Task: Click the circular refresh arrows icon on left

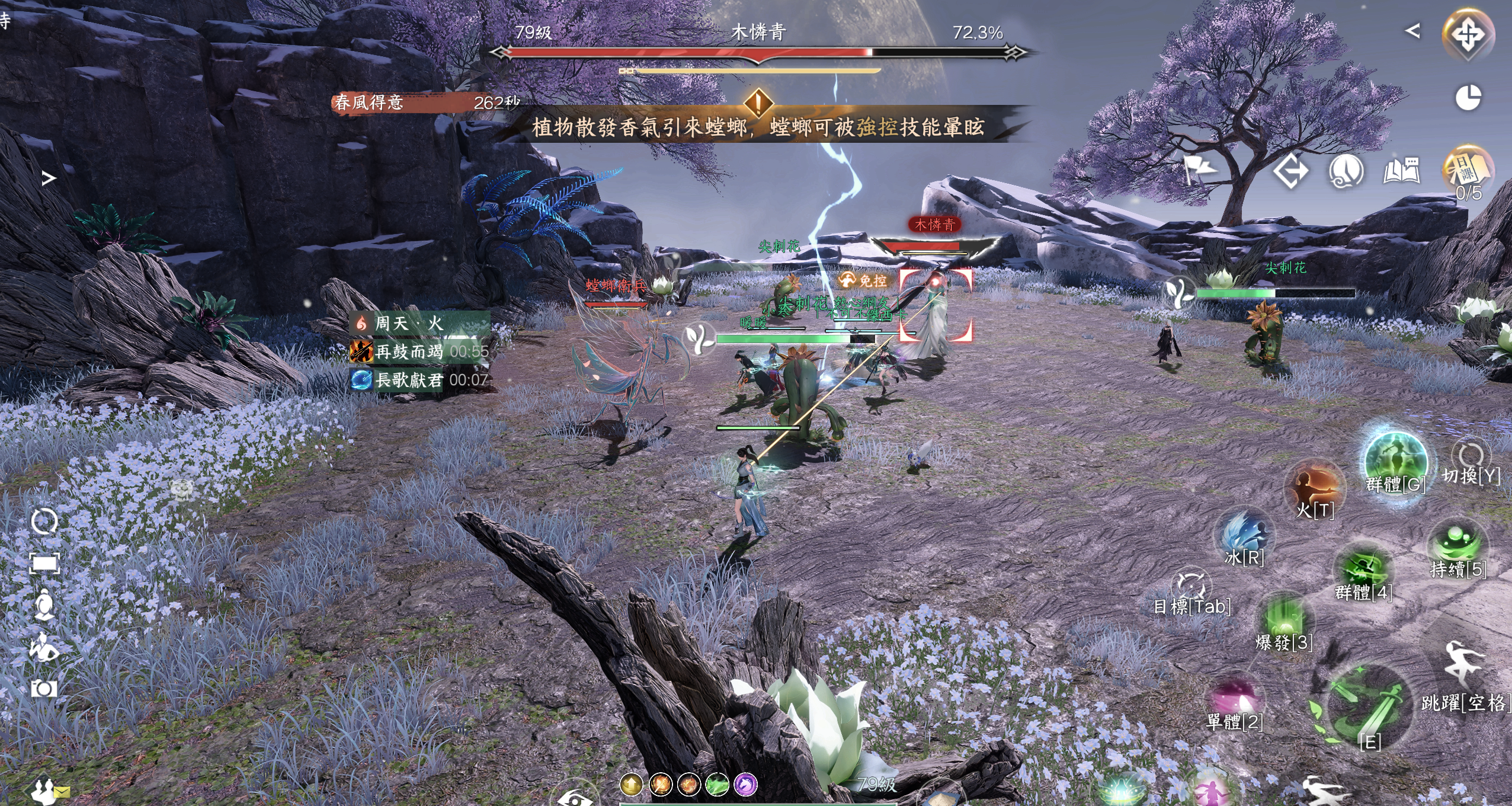Action: click(x=44, y=522)
